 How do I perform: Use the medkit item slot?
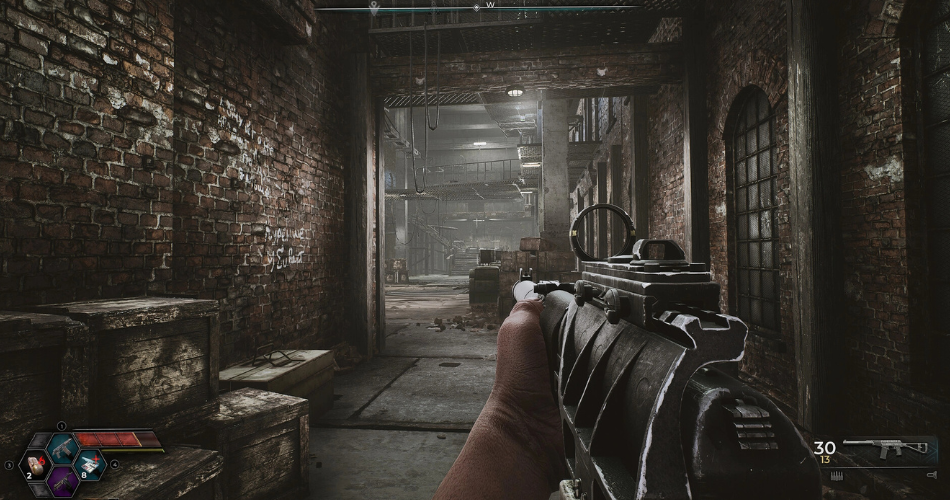90,465
